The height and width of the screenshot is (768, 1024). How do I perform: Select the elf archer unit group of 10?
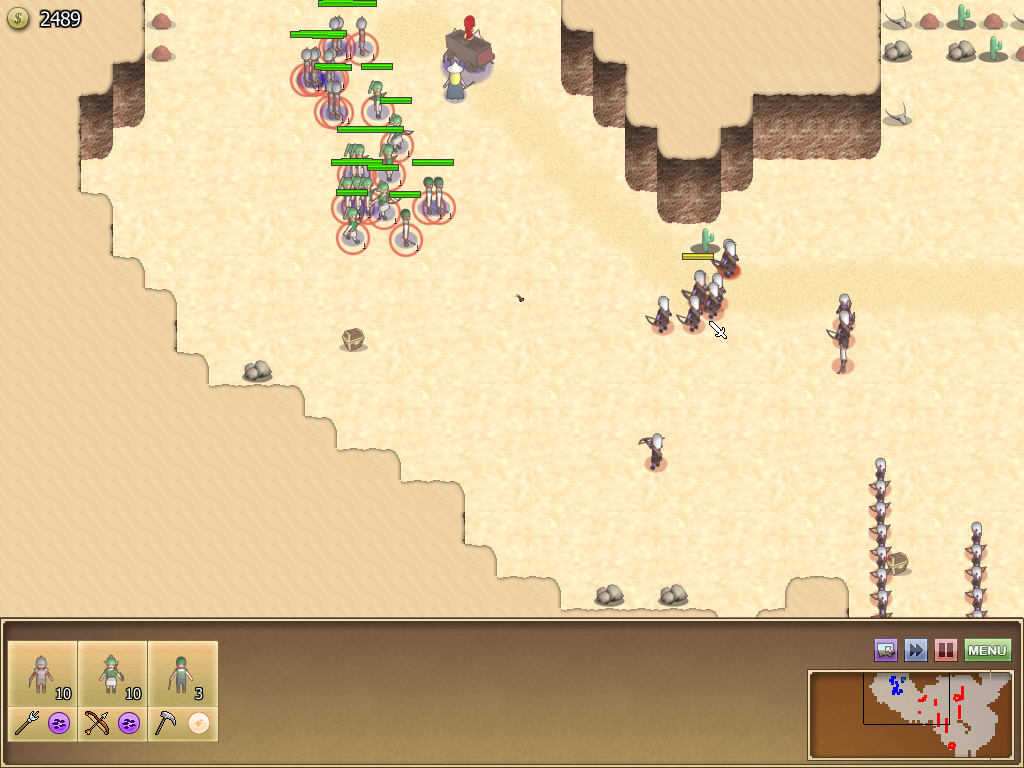coord(113,674)
